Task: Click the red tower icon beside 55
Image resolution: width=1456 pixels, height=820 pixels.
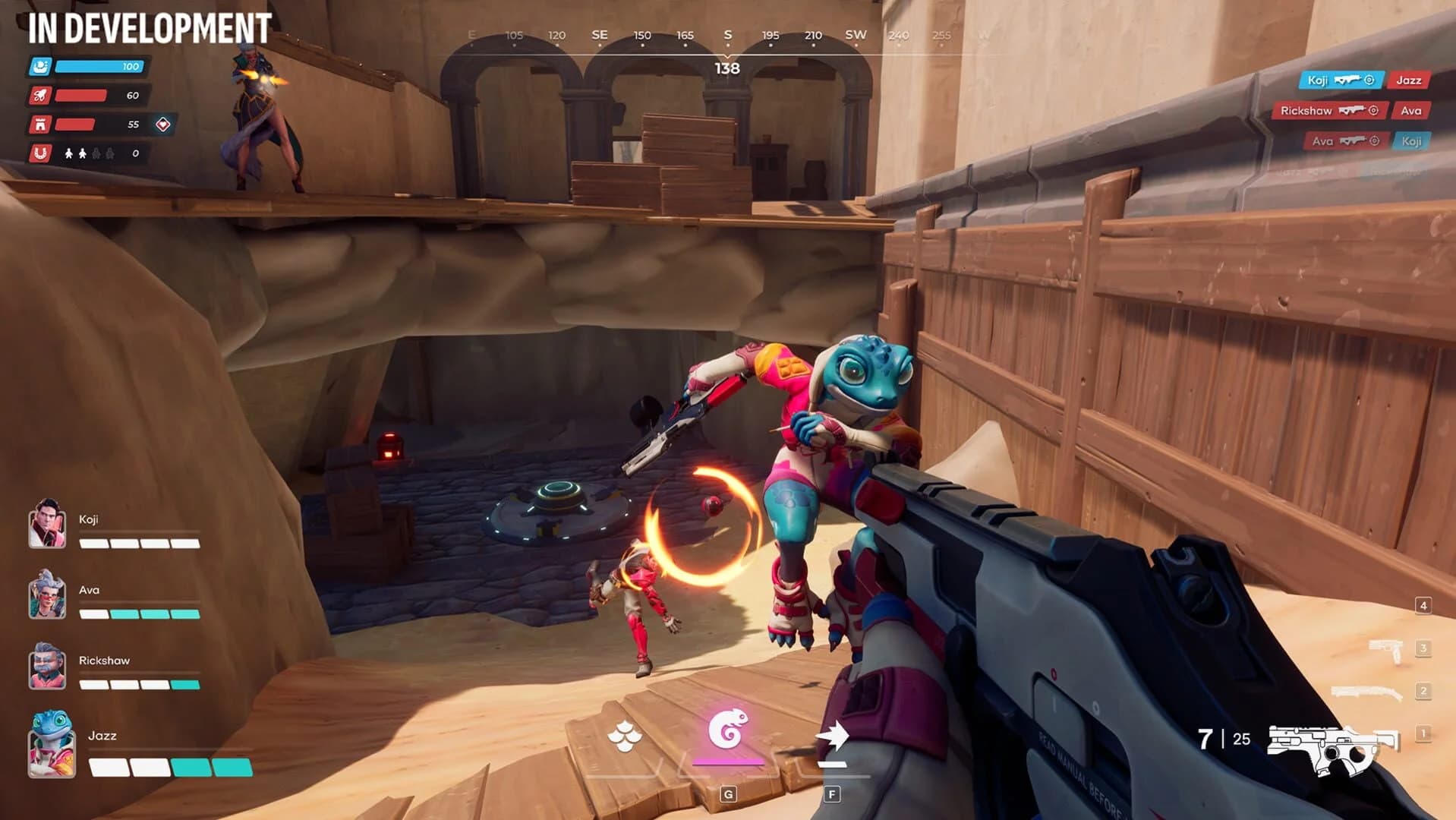Action: click(42, 125)
